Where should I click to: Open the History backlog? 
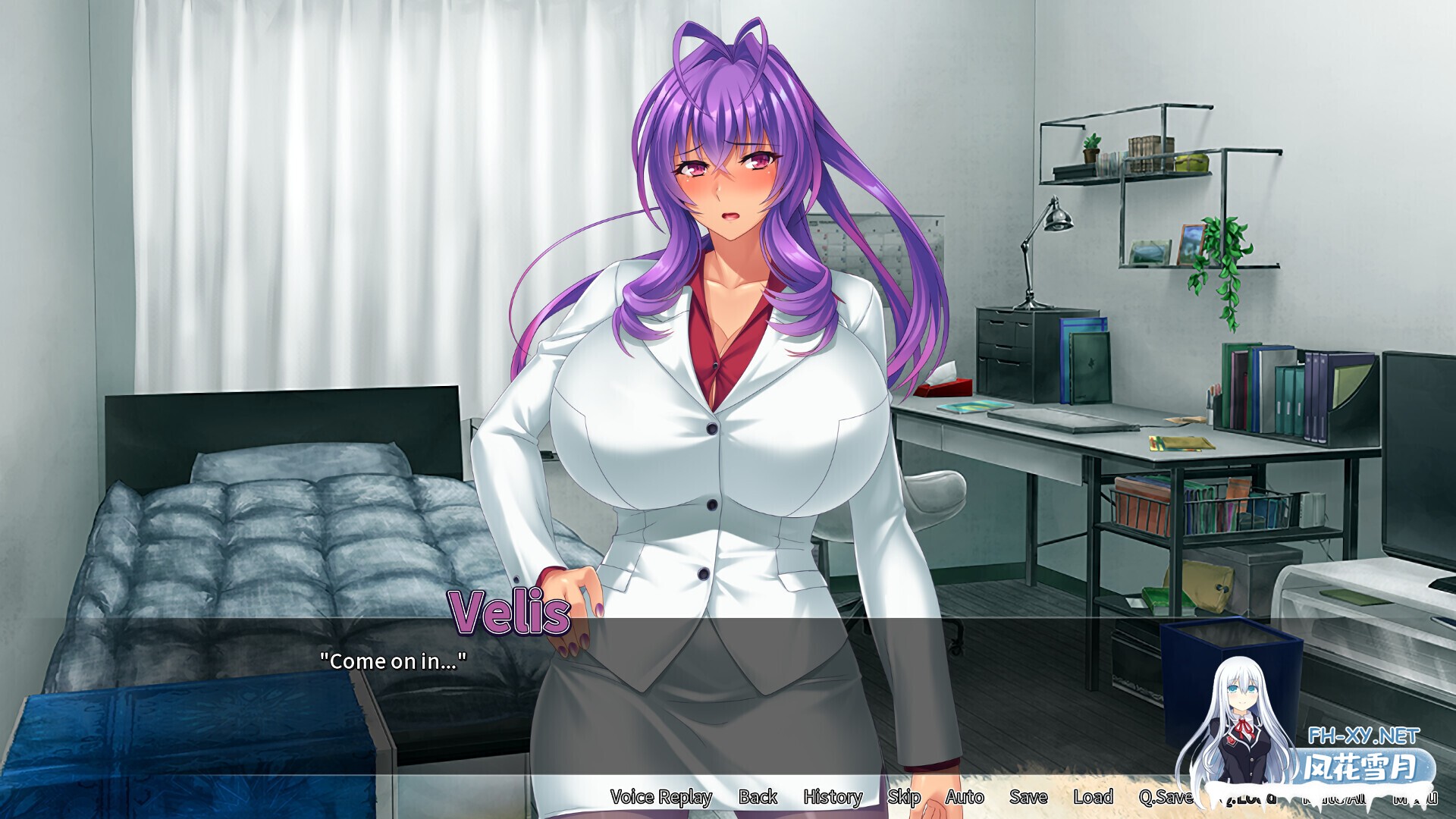click(x=832, y=798)
